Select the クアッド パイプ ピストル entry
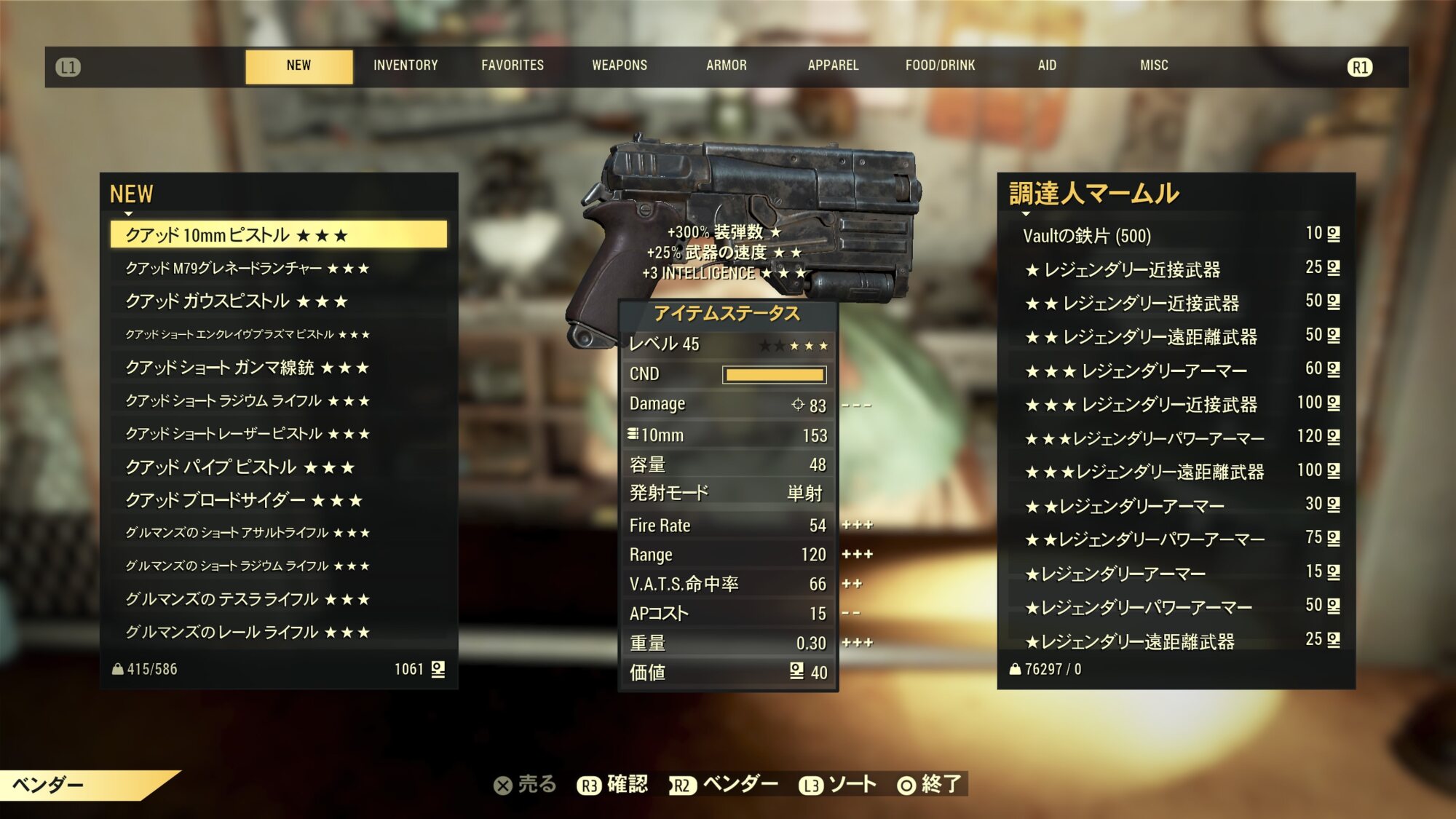This screenshot has width=1456, height=819. (240, 467)
